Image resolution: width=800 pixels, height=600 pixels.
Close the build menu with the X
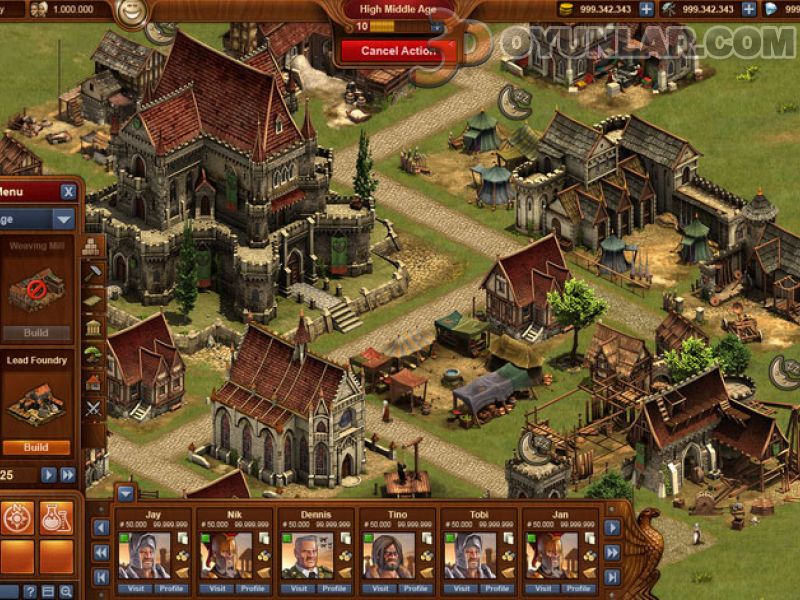(x=68, y=192)
